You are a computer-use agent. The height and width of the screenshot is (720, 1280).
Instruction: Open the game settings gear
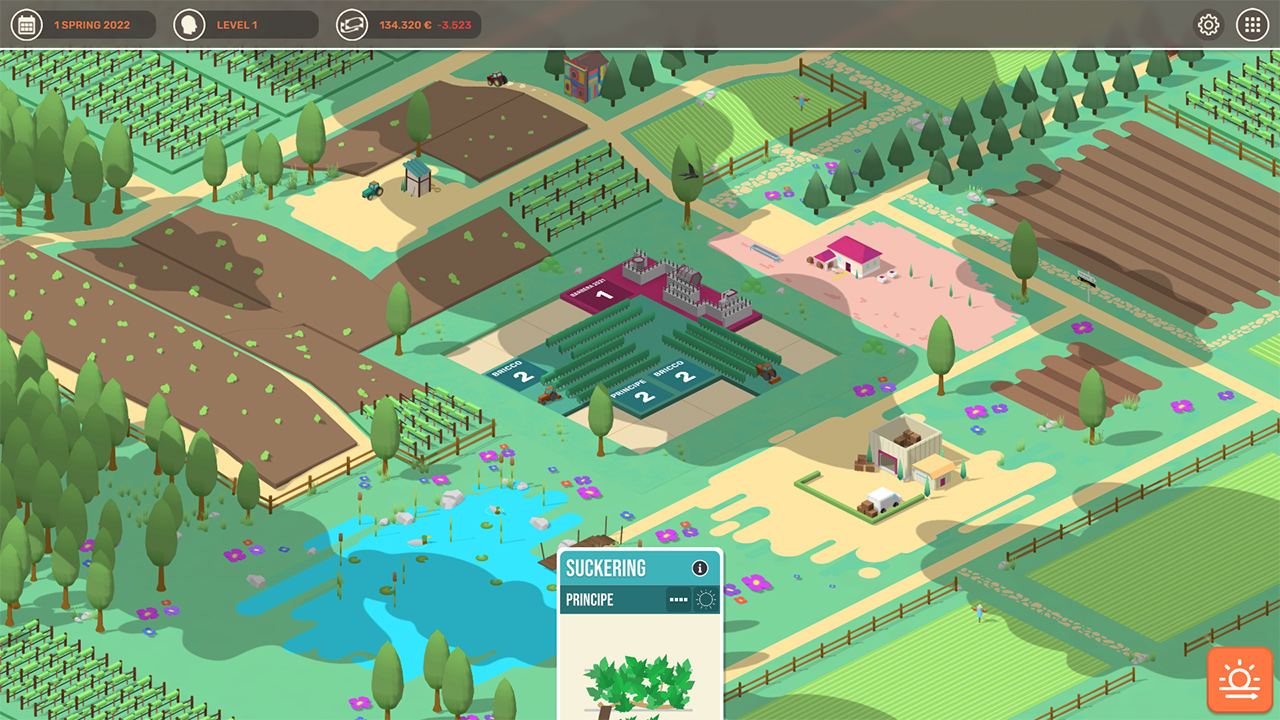tap(1207, 23)
